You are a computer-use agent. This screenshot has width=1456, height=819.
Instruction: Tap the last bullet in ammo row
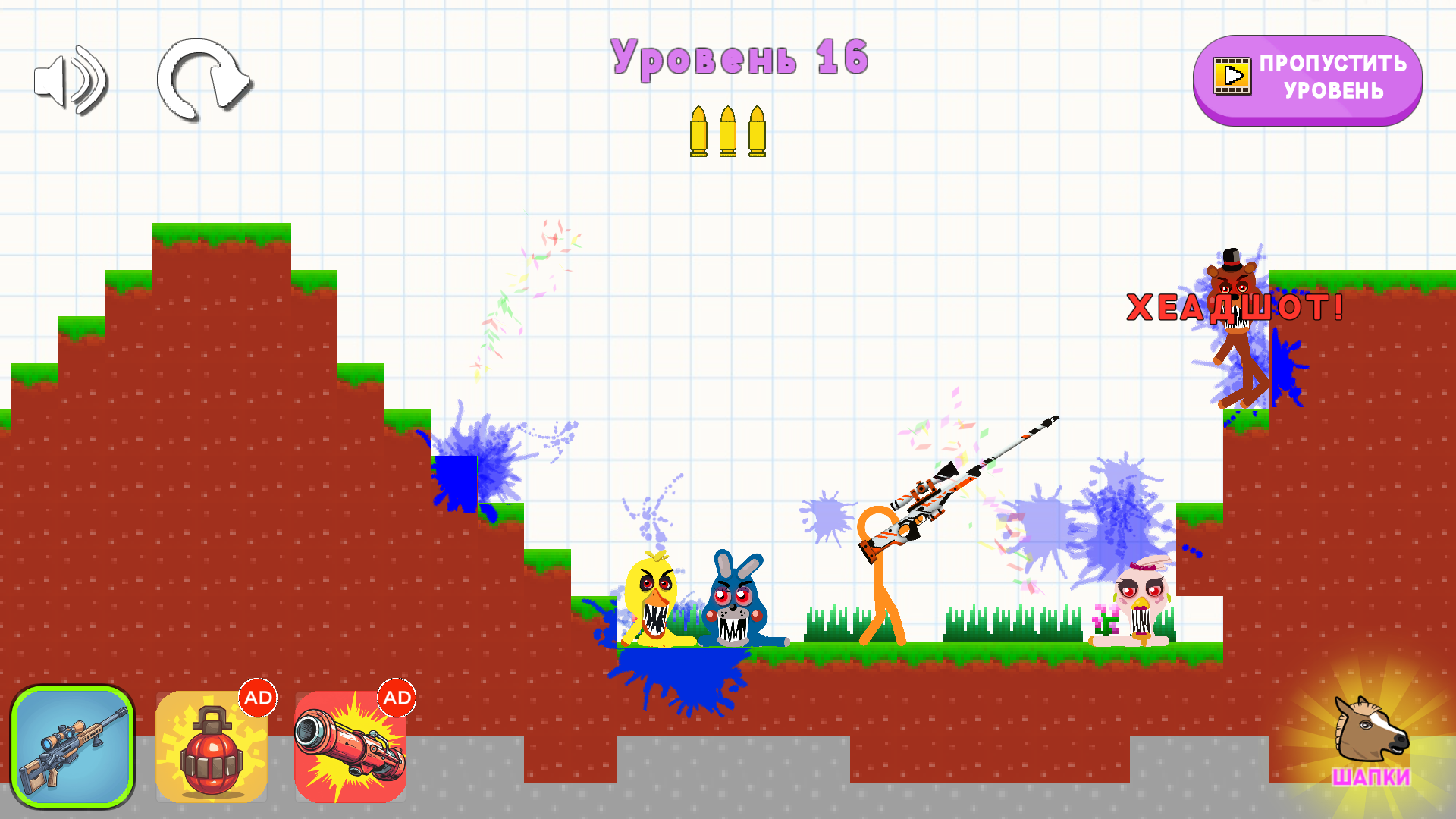759,133
